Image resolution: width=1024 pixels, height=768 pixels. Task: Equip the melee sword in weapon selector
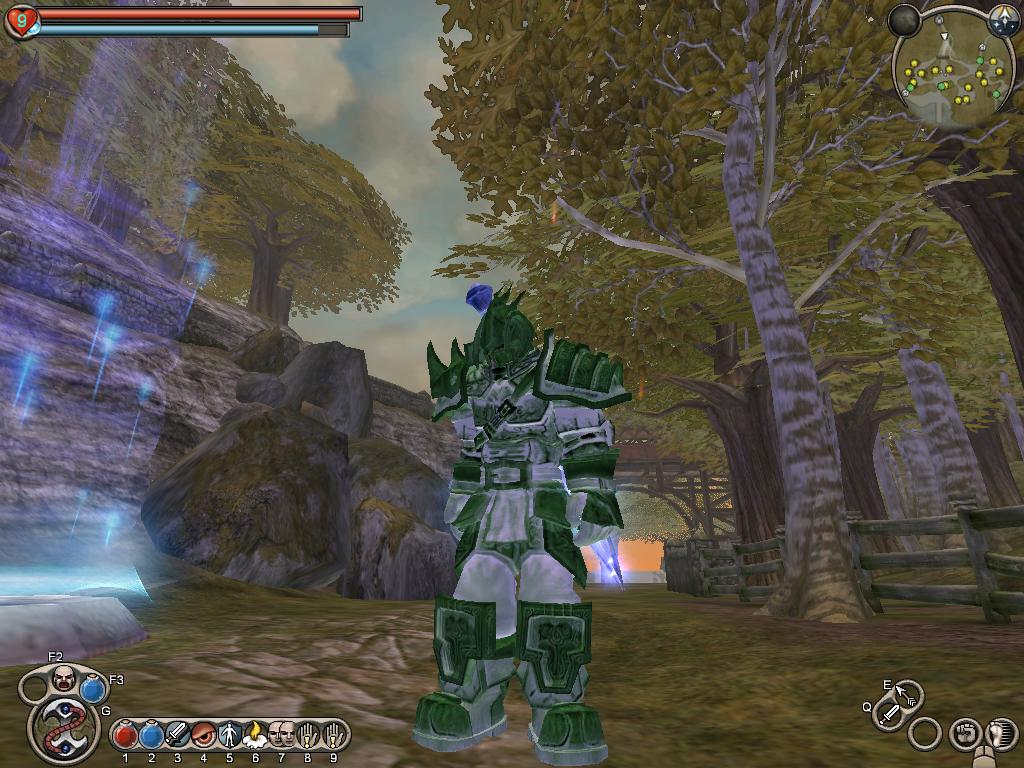(x=888, y=714)
